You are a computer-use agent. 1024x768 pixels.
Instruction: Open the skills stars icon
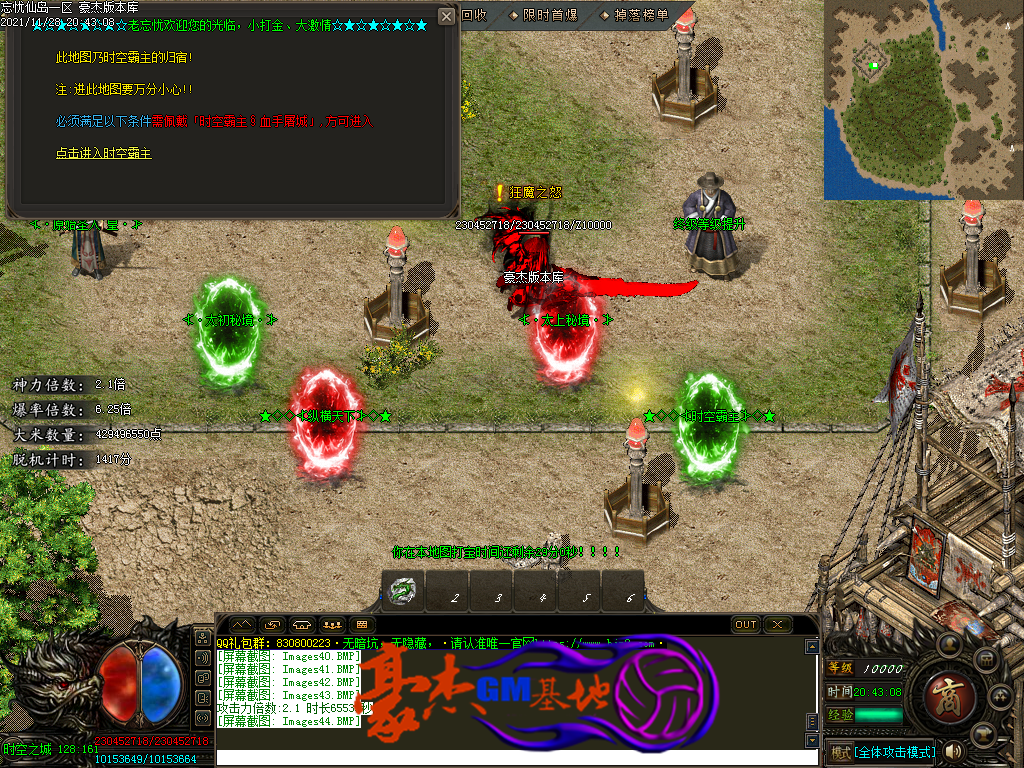[999, 697]
